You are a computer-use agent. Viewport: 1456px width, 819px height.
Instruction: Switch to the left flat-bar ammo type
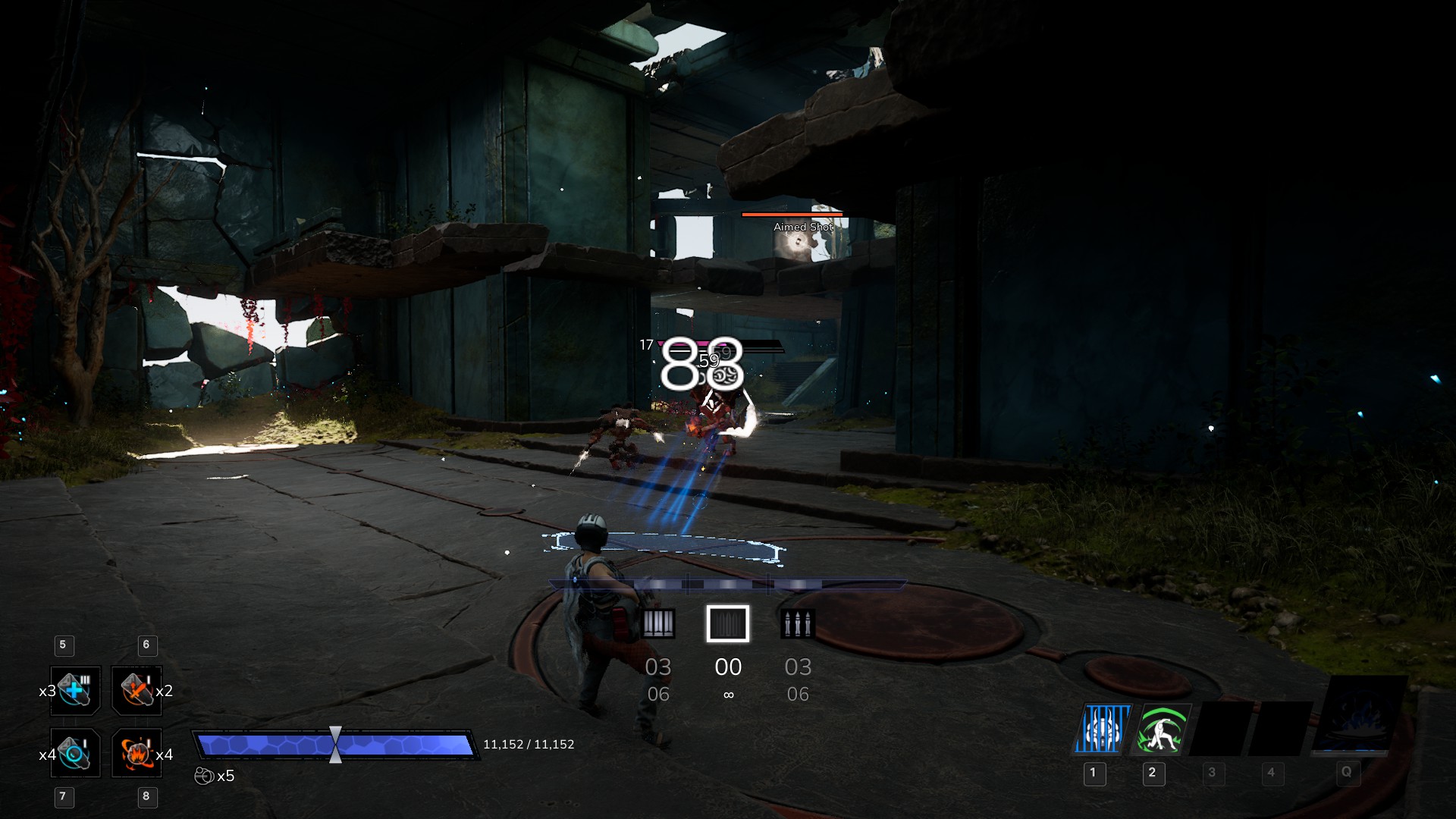658,624
